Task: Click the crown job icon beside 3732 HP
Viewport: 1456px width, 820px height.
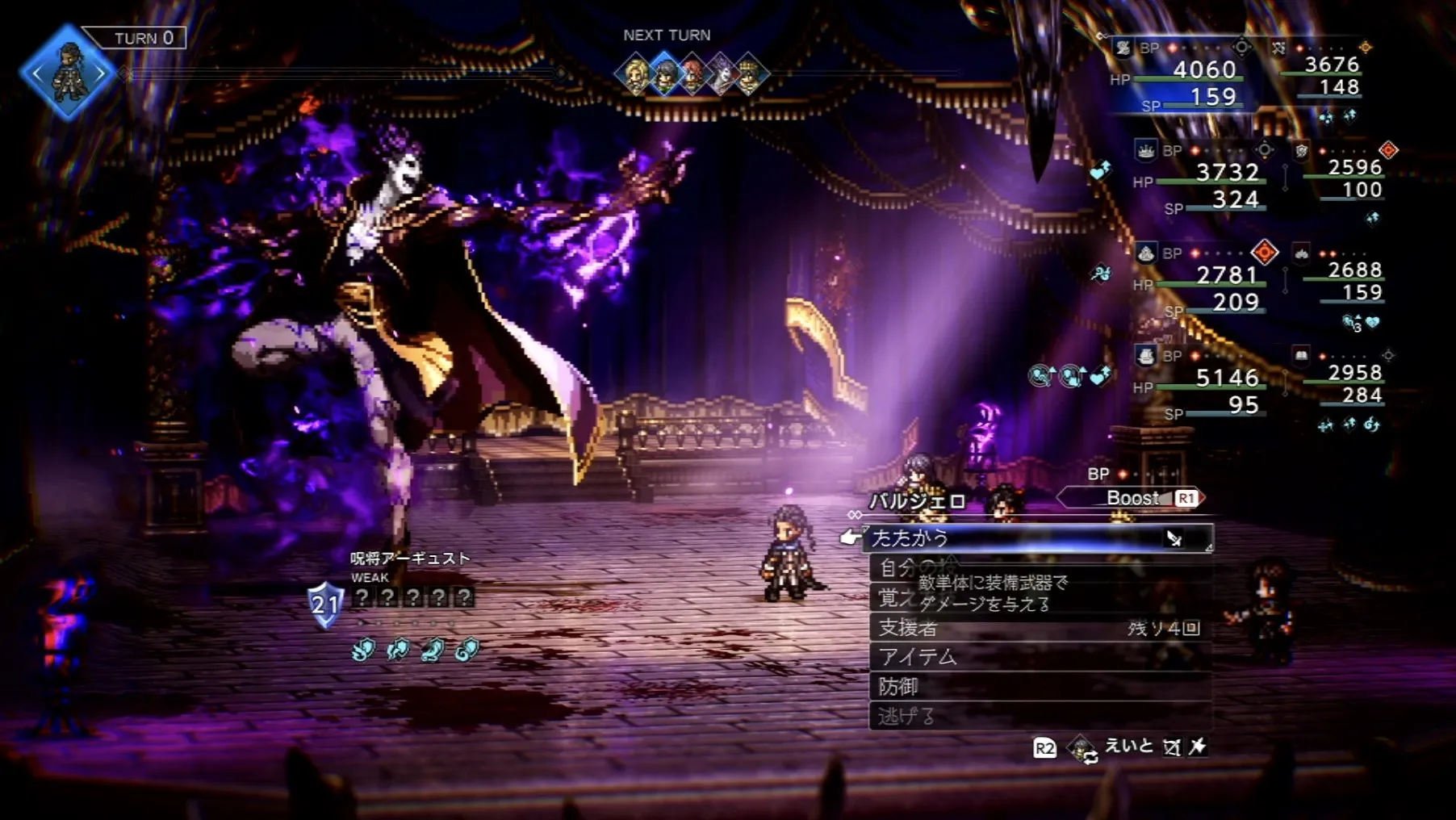Action: pos(1145,151)
